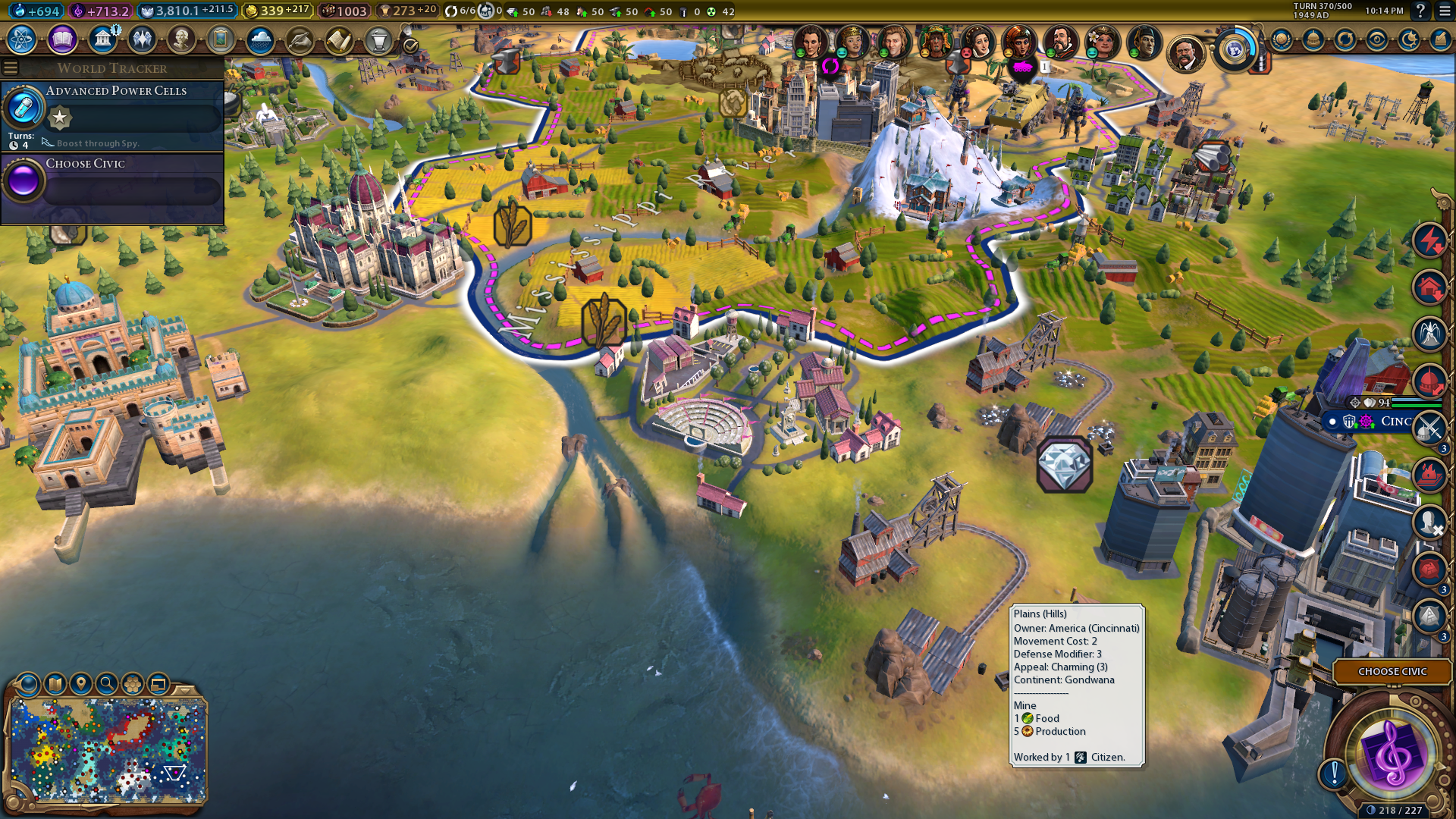Open the World Rankings globe icon

pos(1282,39)
